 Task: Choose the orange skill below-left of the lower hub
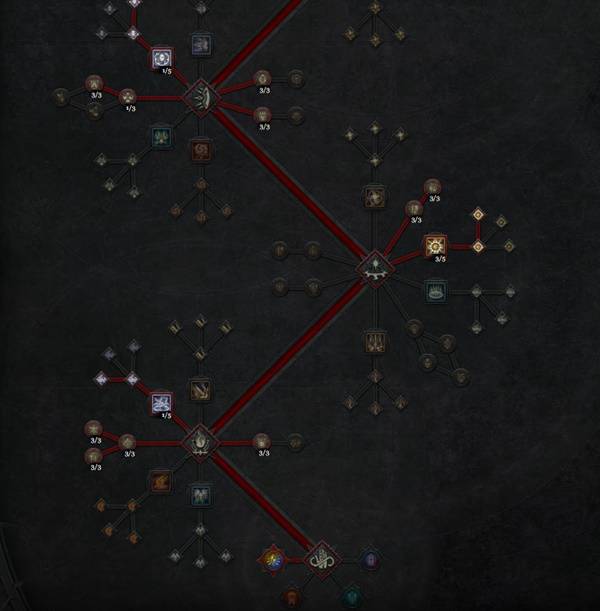[x=160, y=483]
